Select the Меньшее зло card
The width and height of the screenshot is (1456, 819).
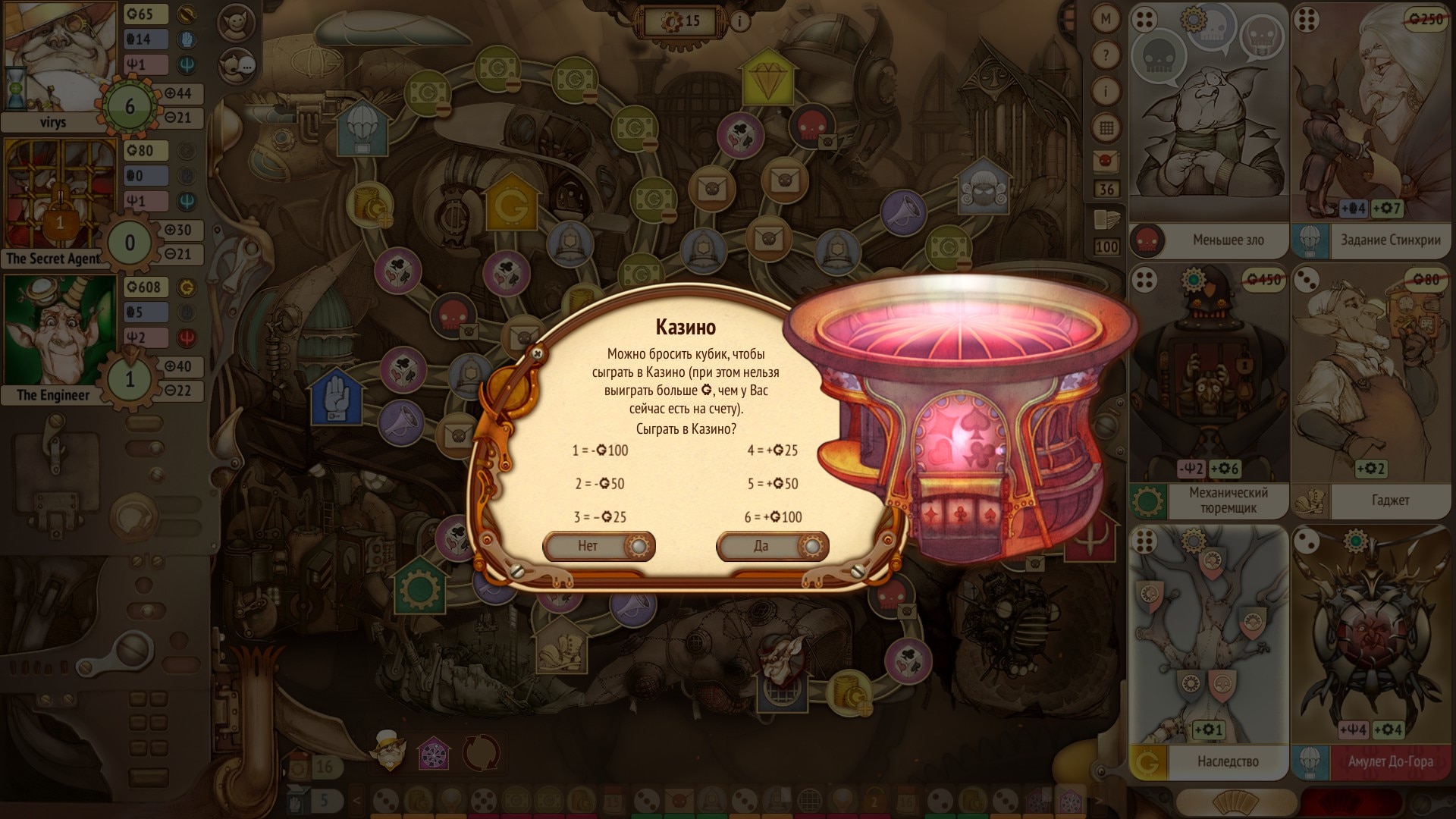pyautogui.click(x=1208, y=130)
